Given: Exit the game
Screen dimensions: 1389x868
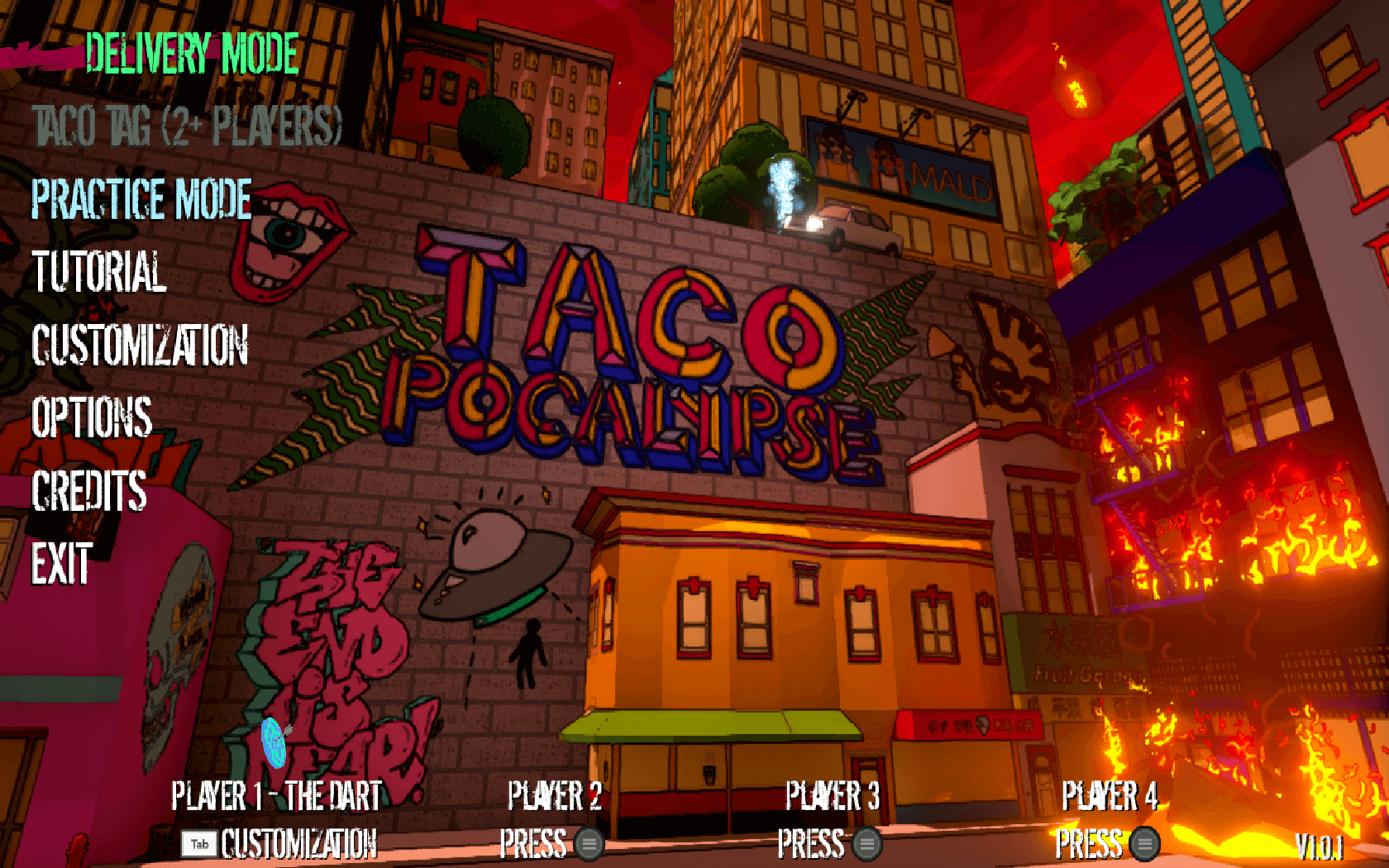Looking at the screenshot, I should tap(62, 564).
